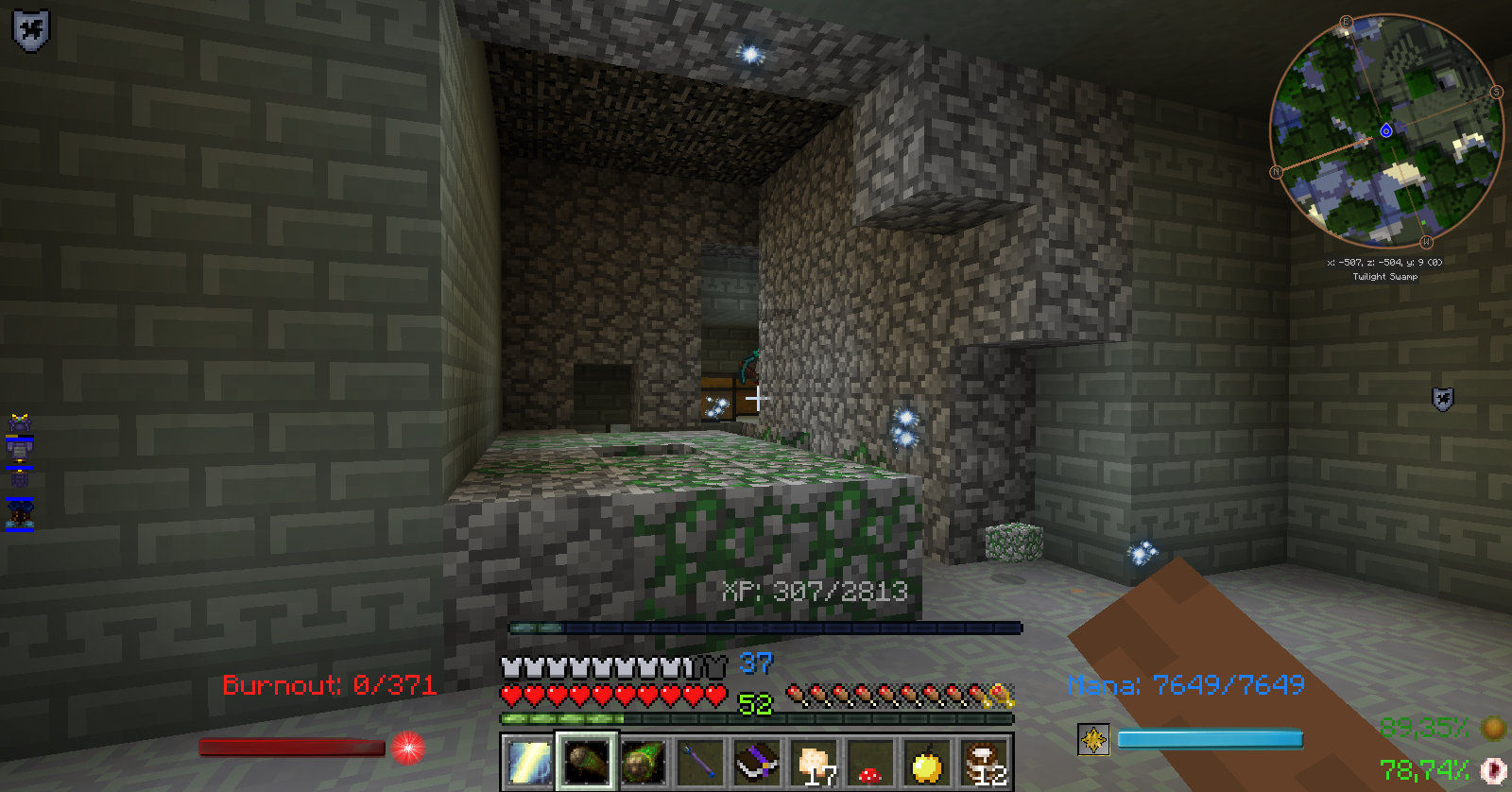Choose the red mushroom hotbar slot
This screenshot has height=792, width=1512.
point(871,762)
